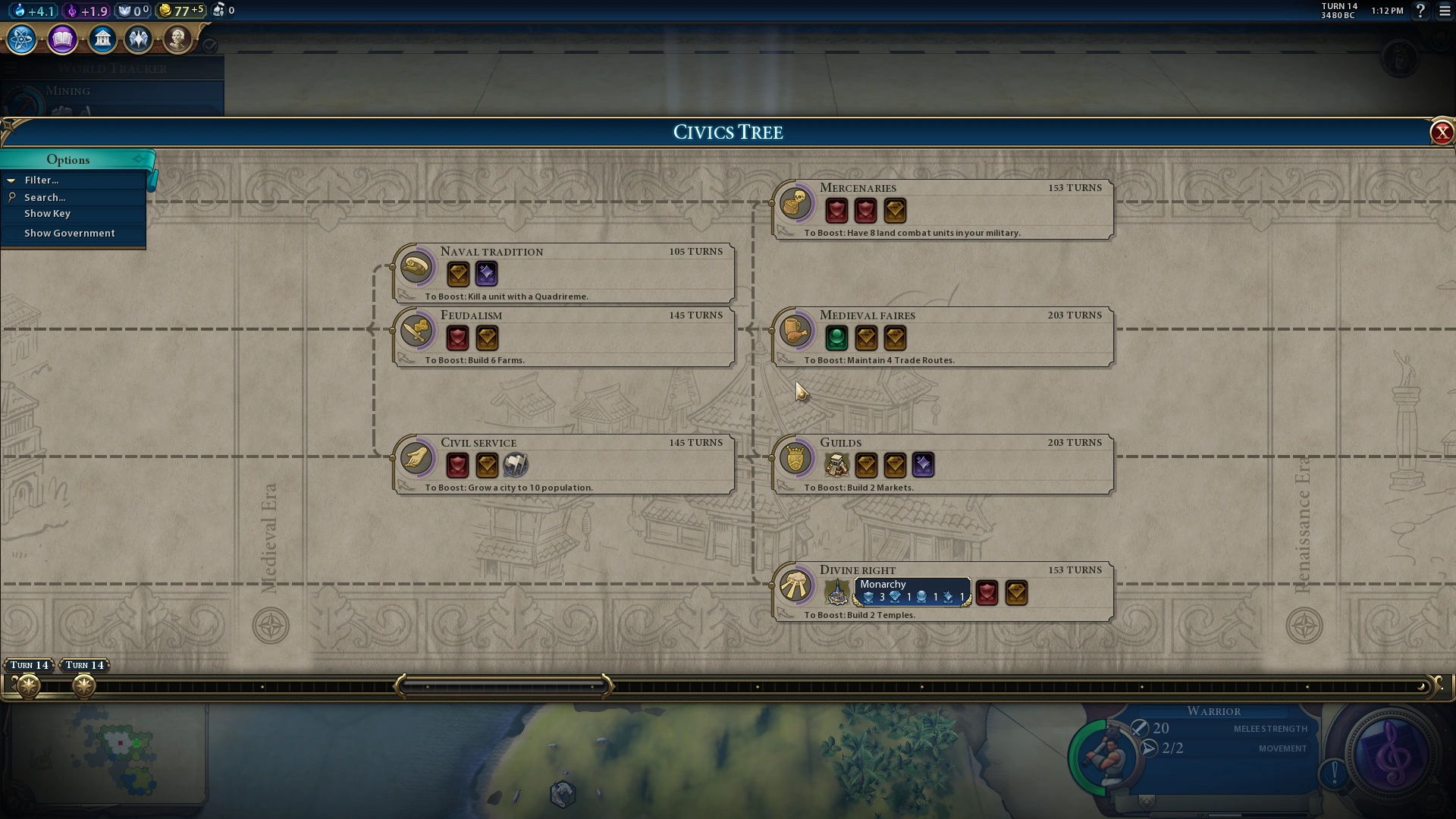Open the in-game help with the question mark
Viewport: 1456px width, 819px height.
1421,11
